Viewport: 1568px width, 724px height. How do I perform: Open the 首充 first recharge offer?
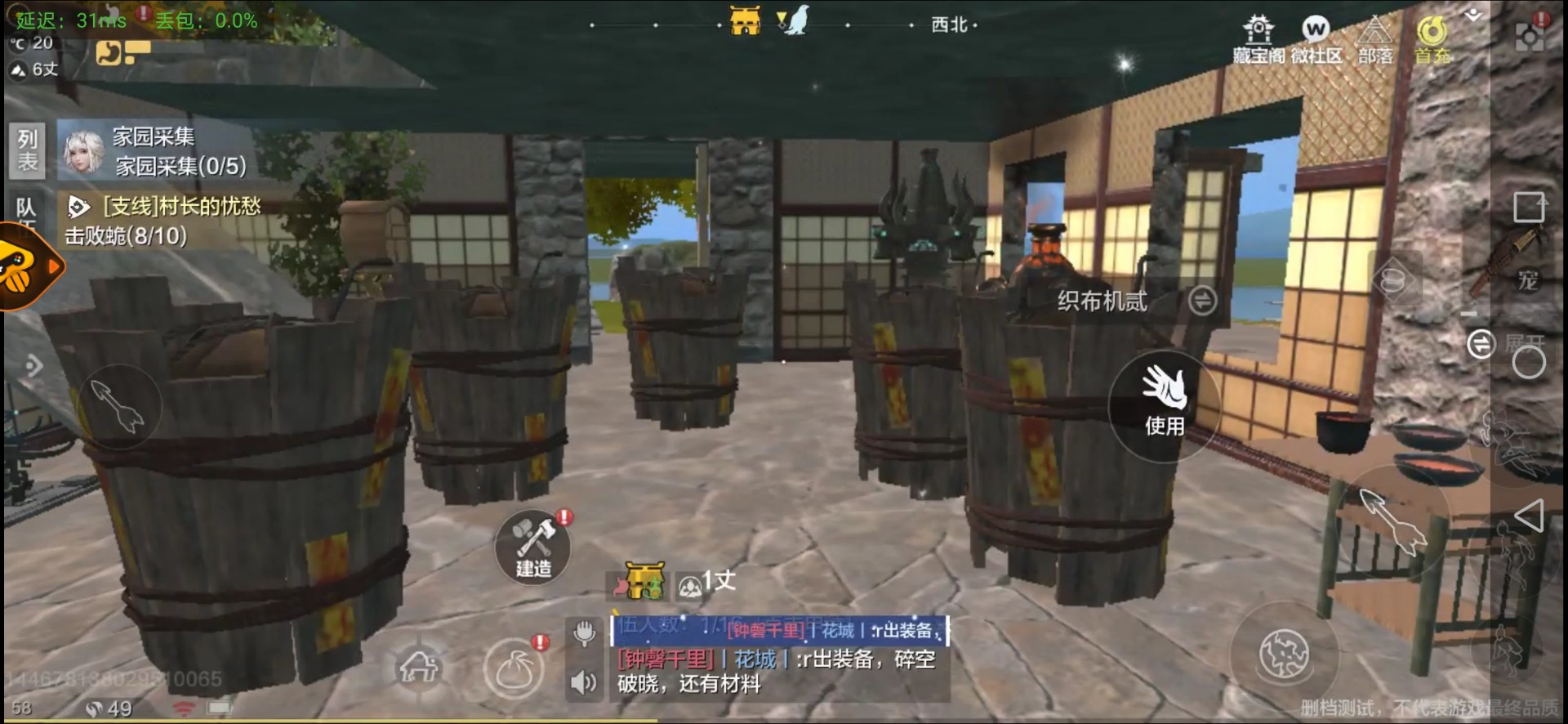pyautogui.click(x=1432, y=39)
